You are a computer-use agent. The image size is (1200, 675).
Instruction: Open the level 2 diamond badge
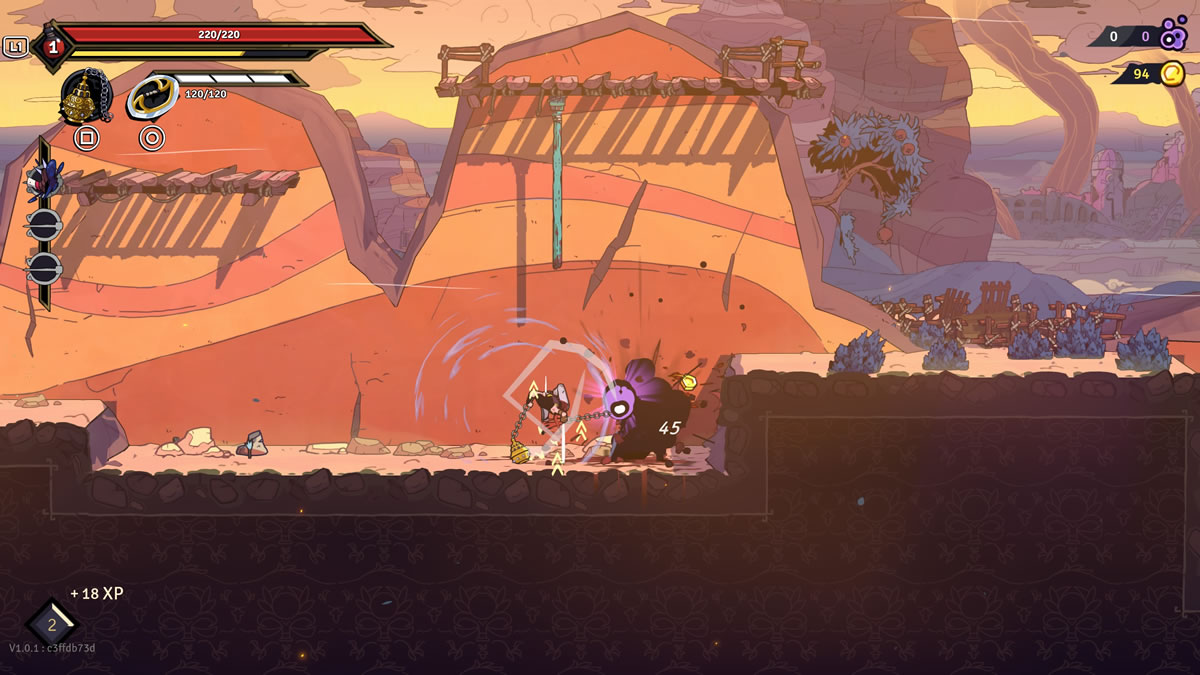pos(52,625)
